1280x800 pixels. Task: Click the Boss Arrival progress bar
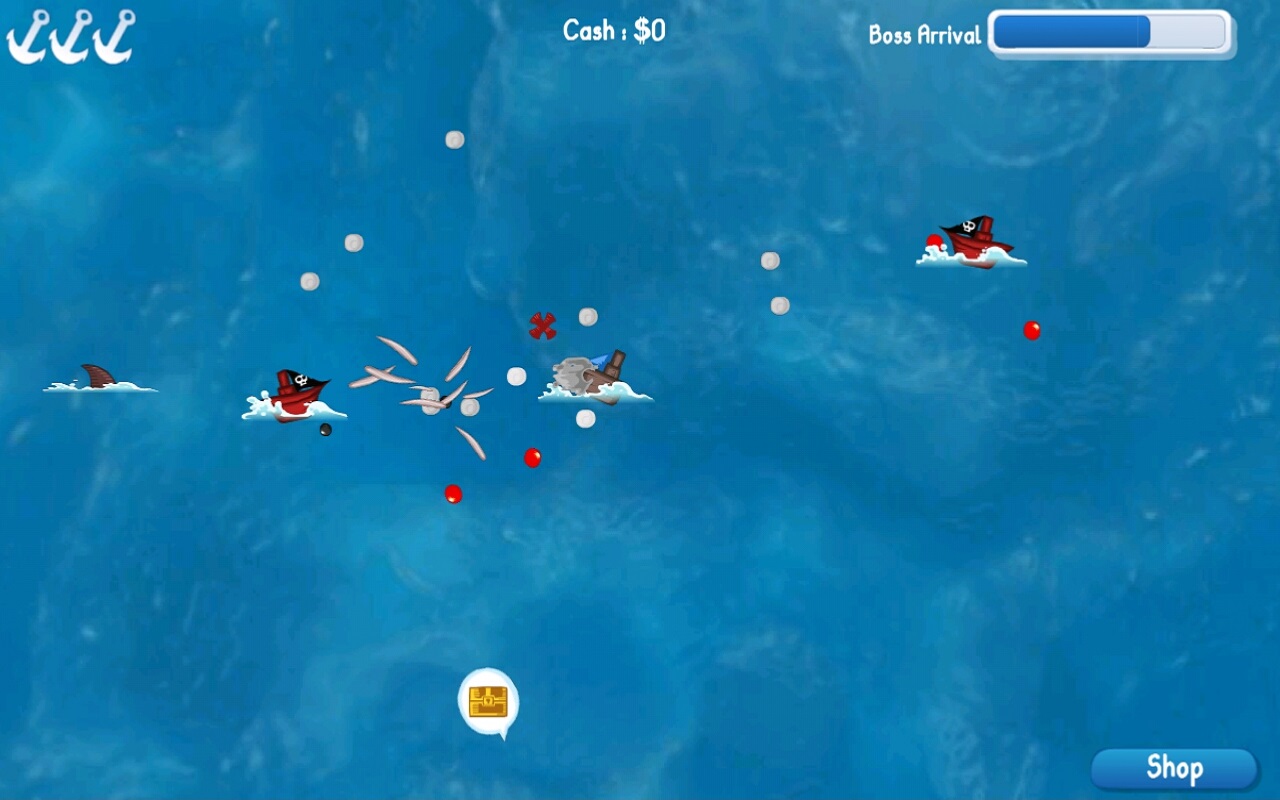click(1110, 31)
